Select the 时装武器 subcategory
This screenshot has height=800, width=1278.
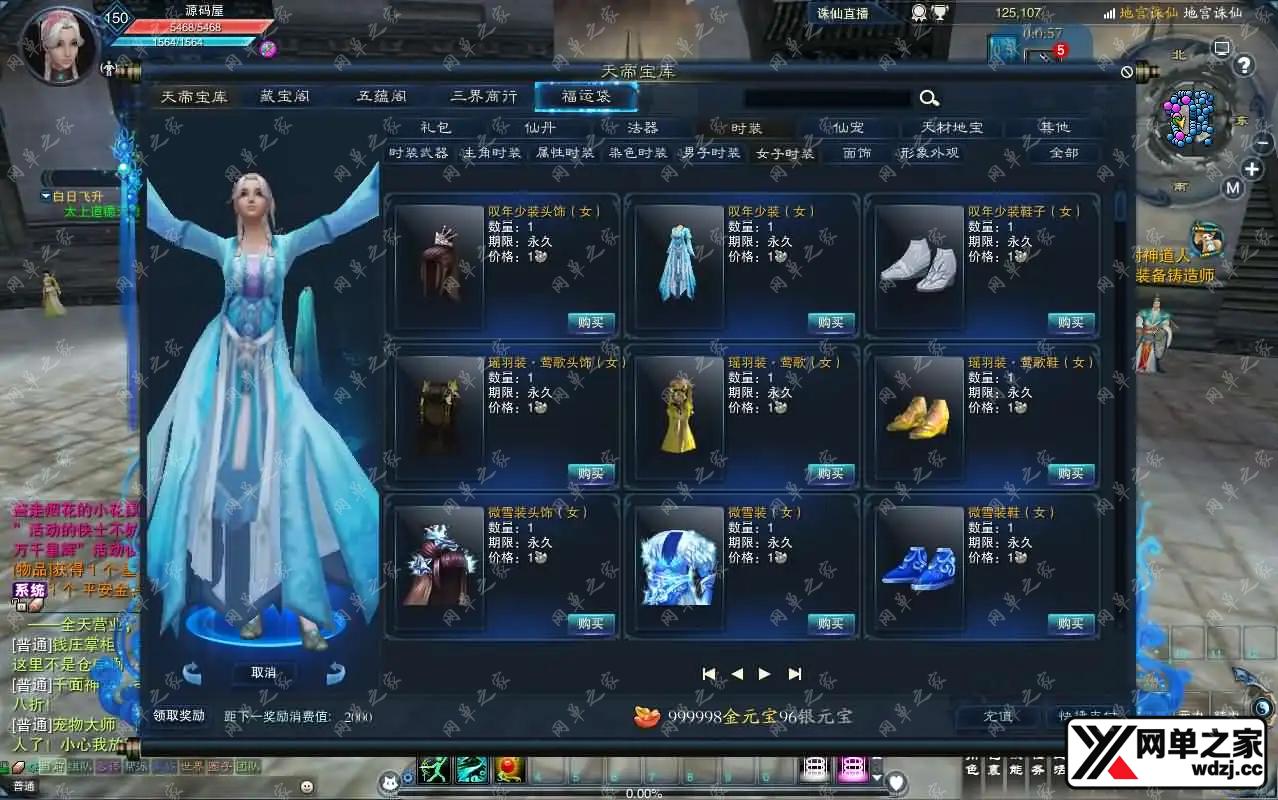[418, 153]
